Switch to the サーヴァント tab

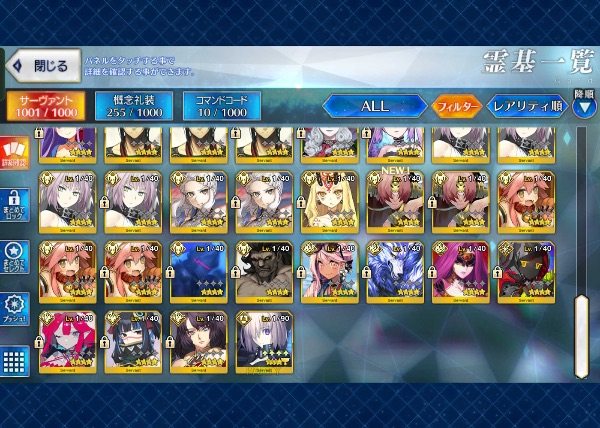[44, 107]
